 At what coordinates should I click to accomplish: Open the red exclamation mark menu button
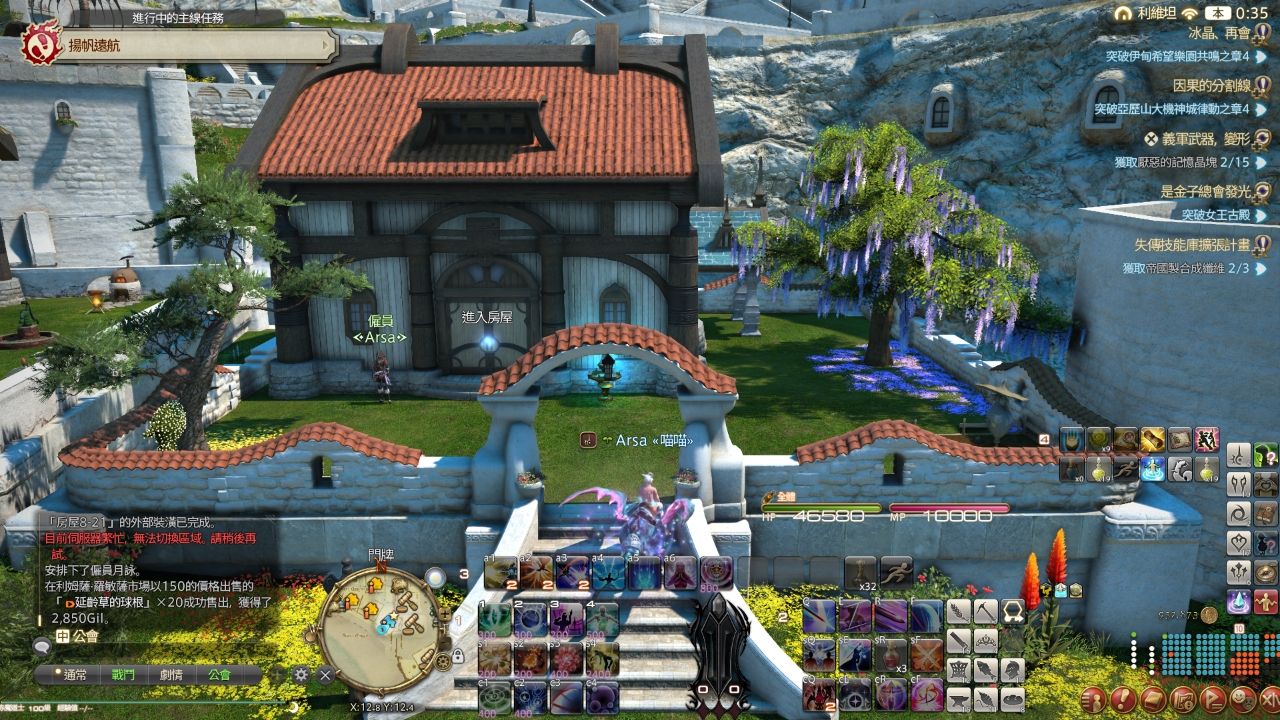[1122, 698]
